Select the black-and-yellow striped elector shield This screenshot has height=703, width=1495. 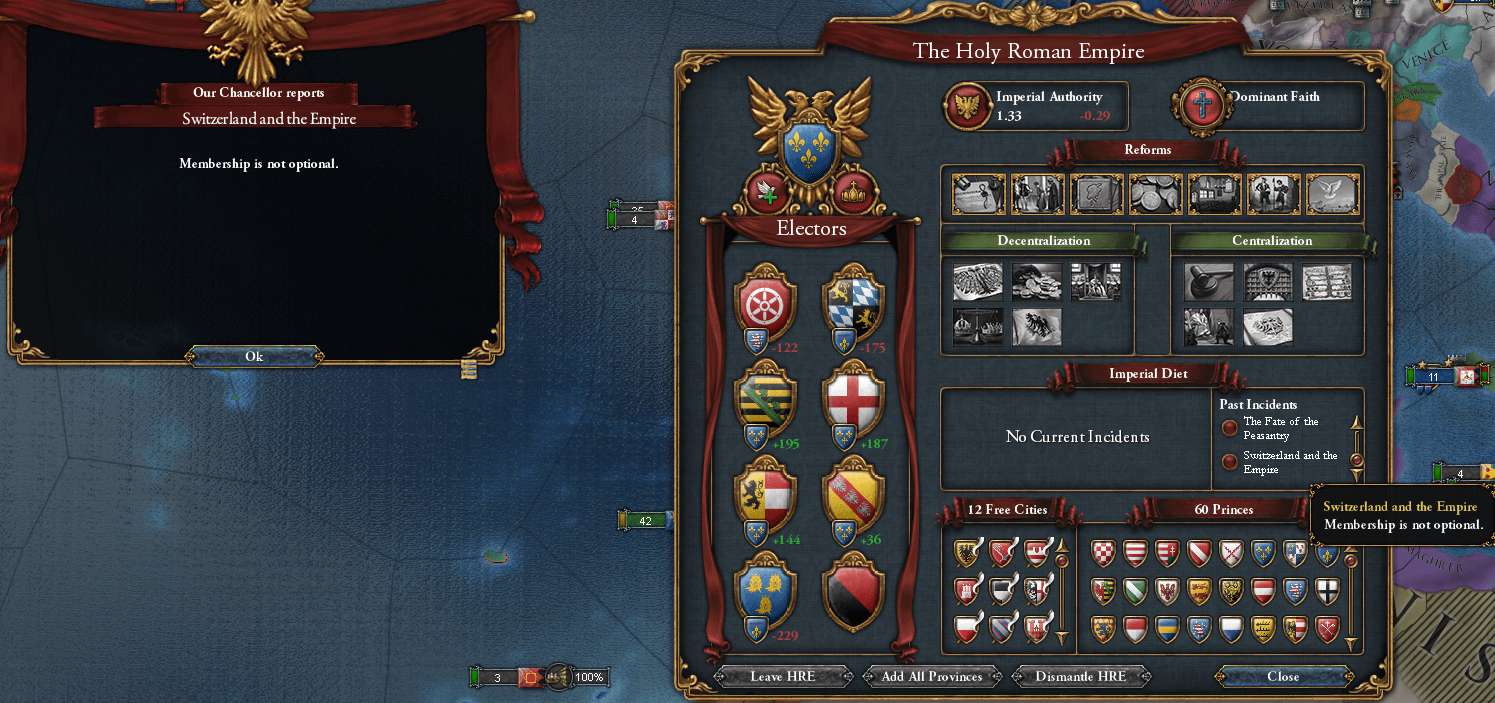[x=765, y=398]
